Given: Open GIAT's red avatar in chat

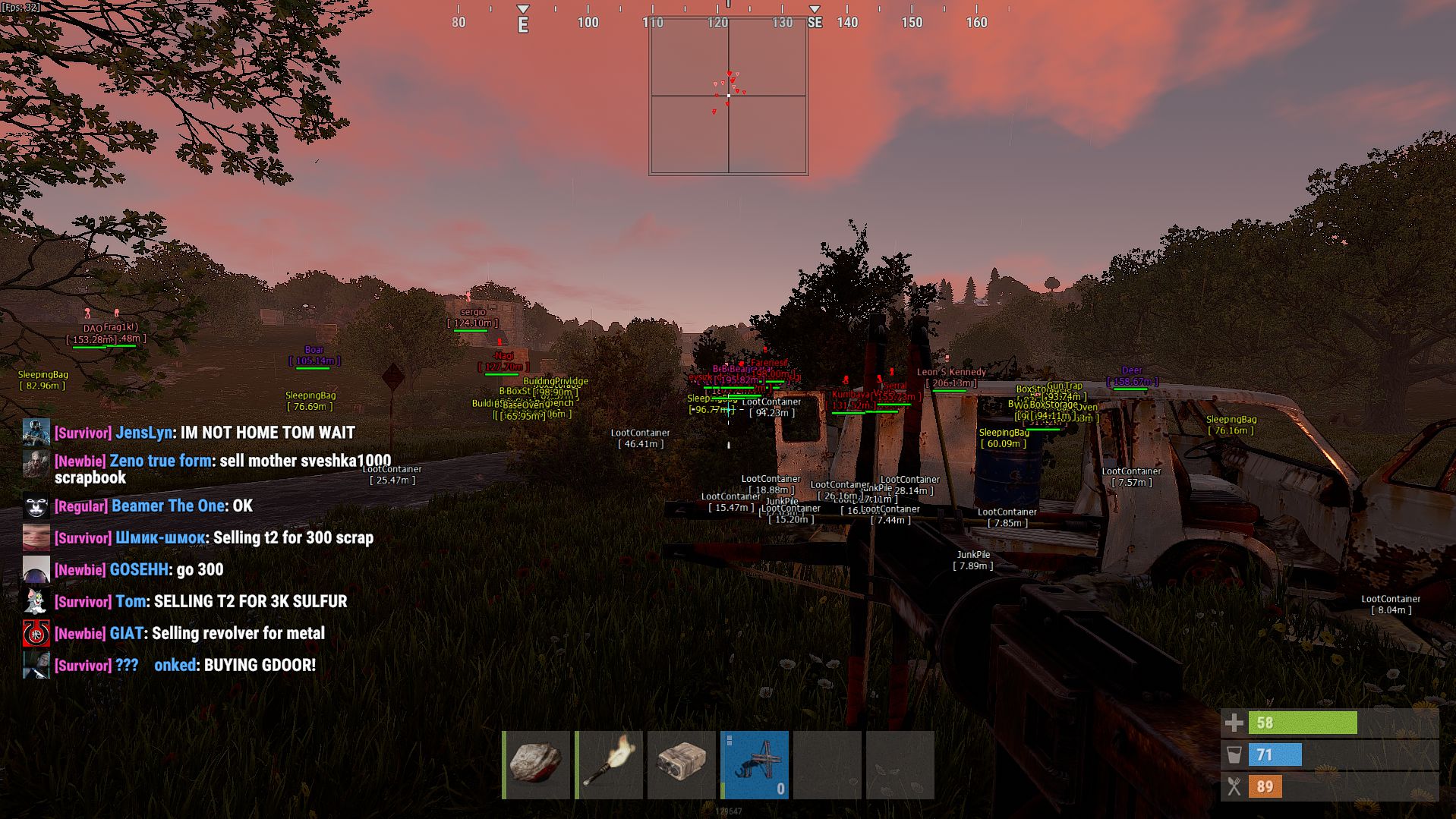Looking at the screenshot, I should 36,634.
